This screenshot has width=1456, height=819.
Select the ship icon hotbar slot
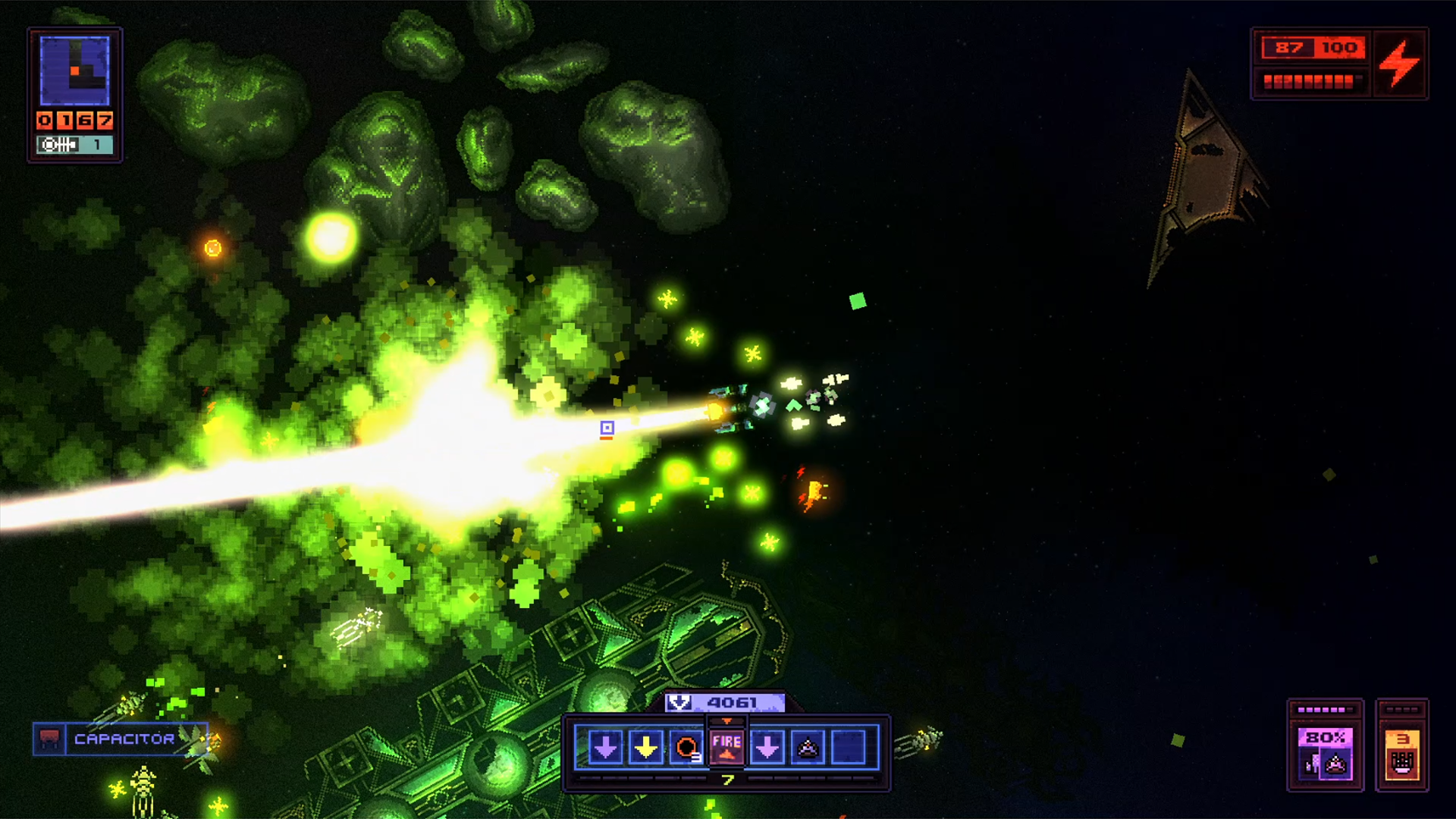[x=808, y=748]
